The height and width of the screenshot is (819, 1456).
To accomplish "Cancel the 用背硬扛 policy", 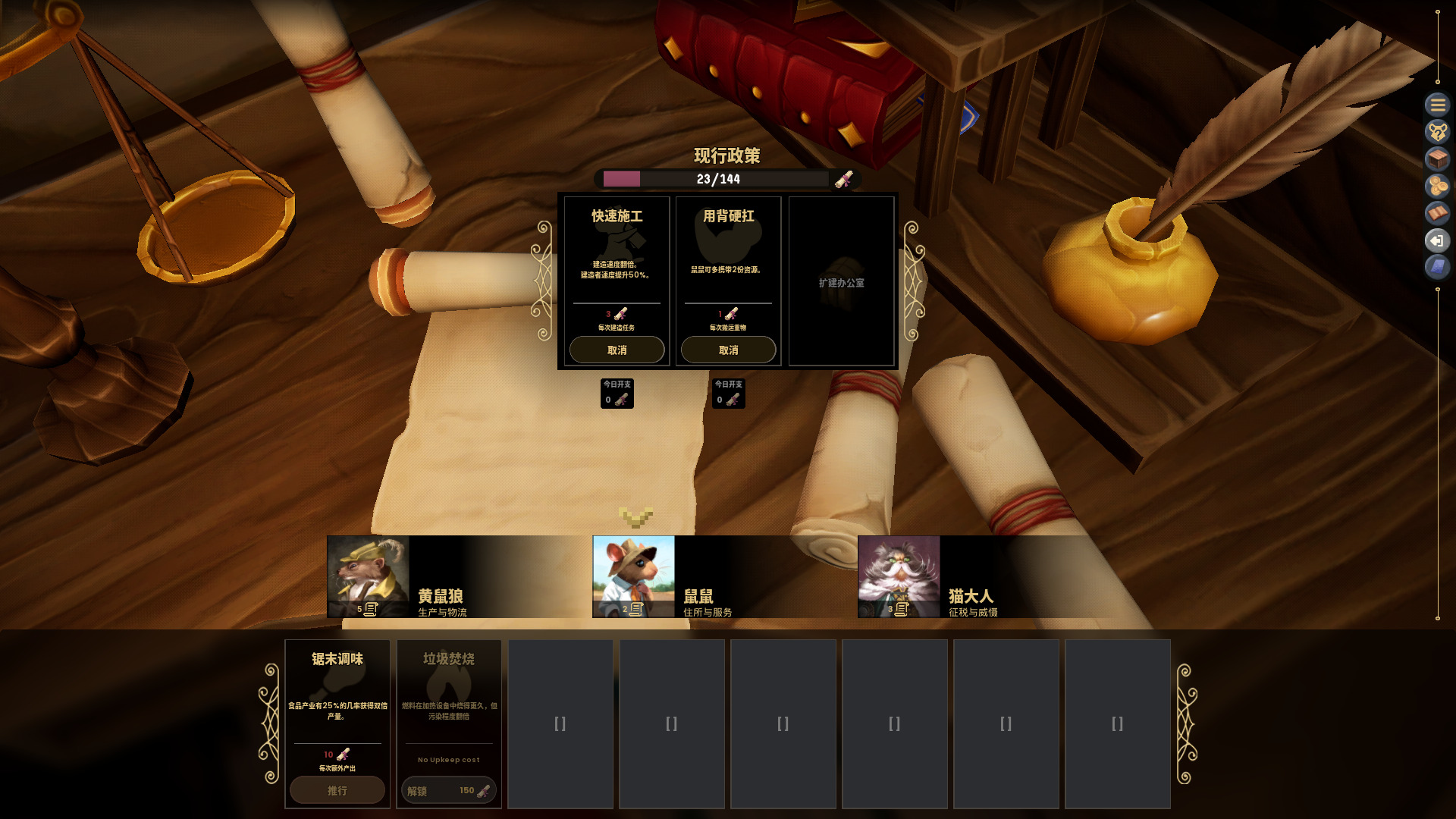I will click(728, 350).
